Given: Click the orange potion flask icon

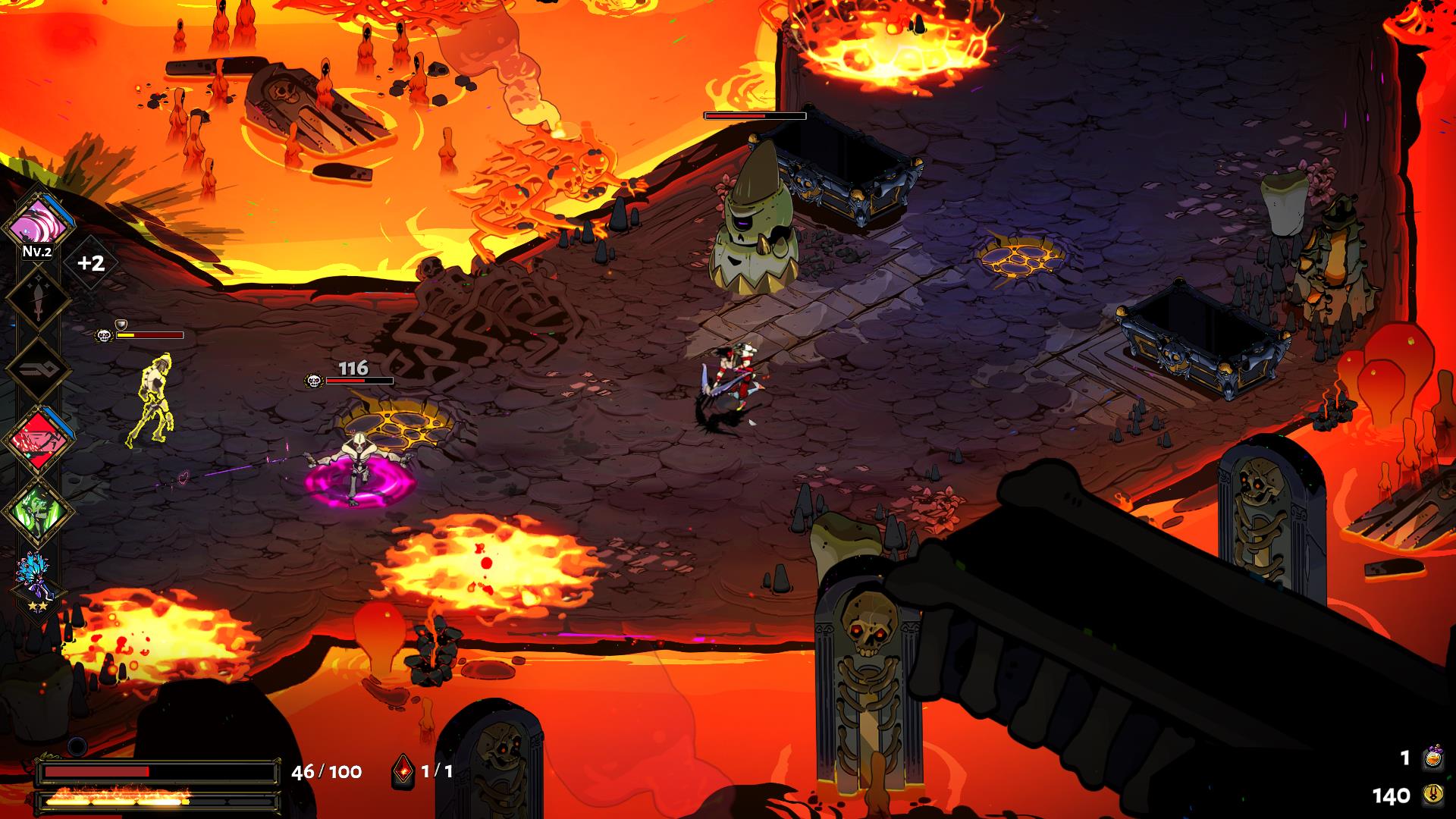Looking at the screenshot, I should coord(1433,758).
